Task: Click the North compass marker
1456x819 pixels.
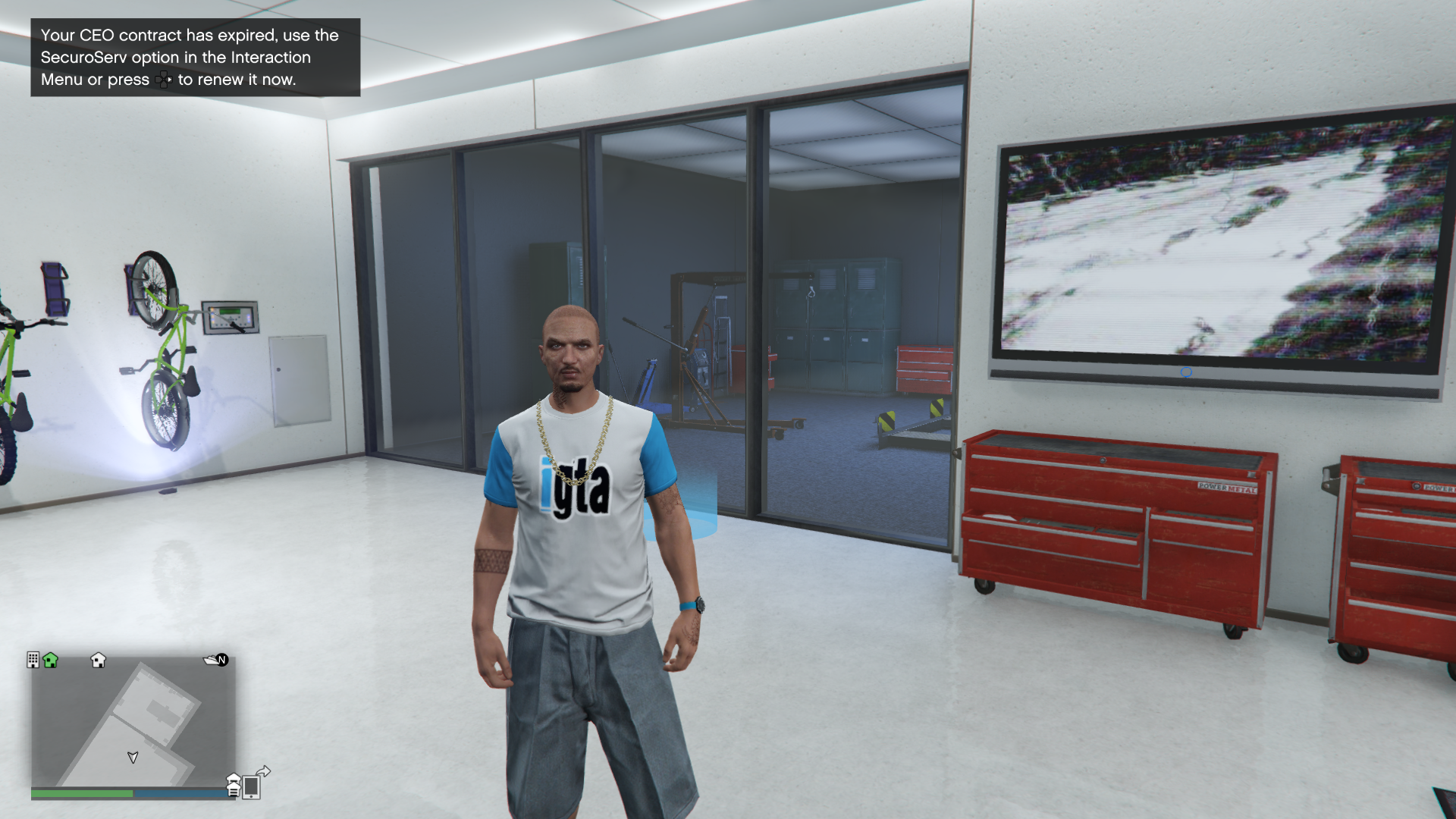Action: pos(222,660)
